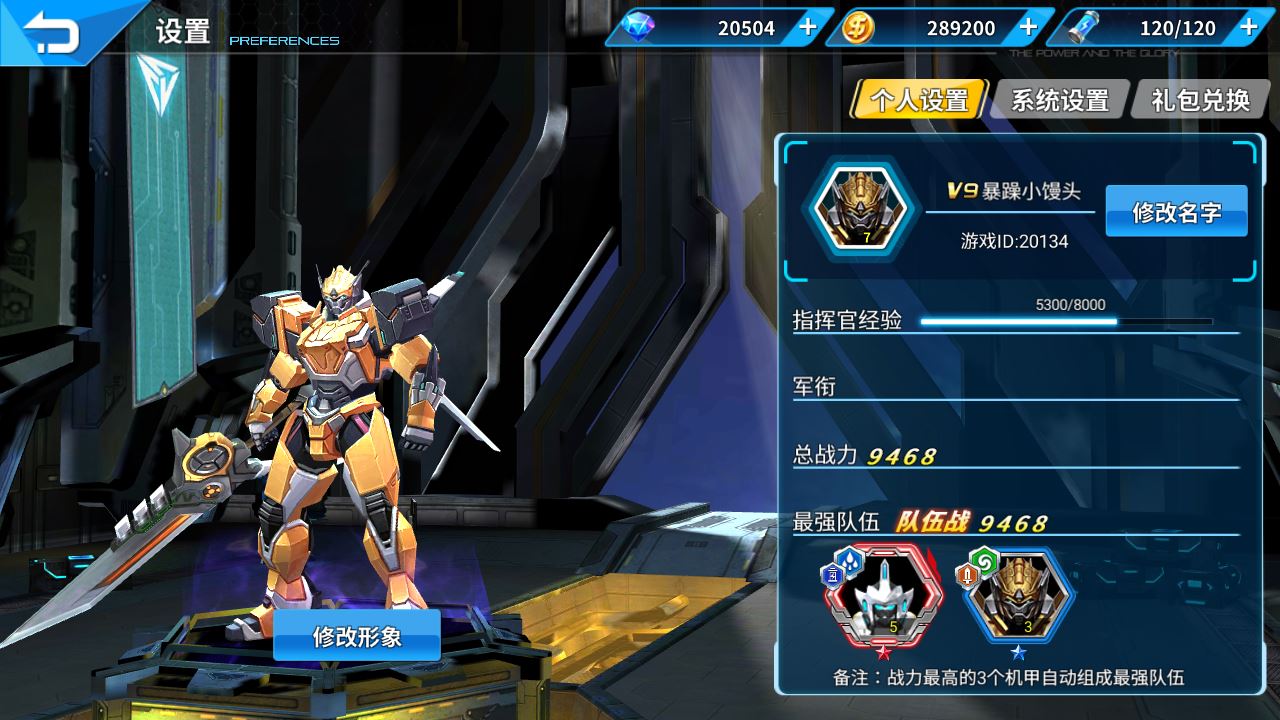Screen dimensions: 1280x720
Task: Select the player avatar hexagon portrait
Action: [859, 212]
